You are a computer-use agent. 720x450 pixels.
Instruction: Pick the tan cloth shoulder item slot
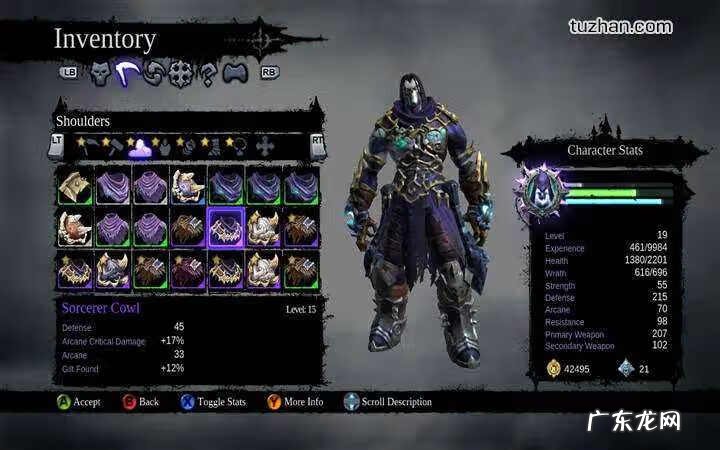74,187
